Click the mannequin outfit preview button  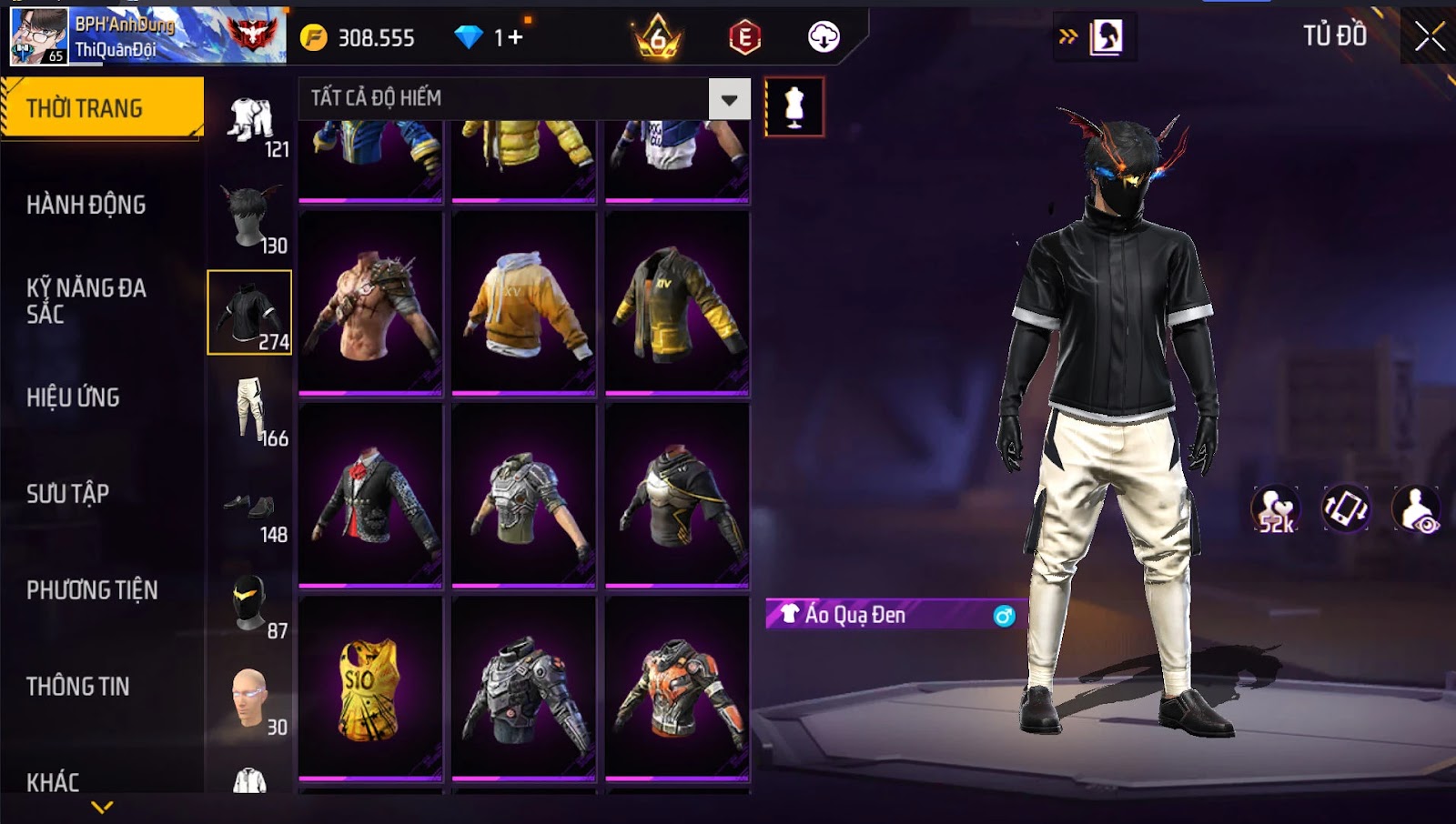[794, 107]
